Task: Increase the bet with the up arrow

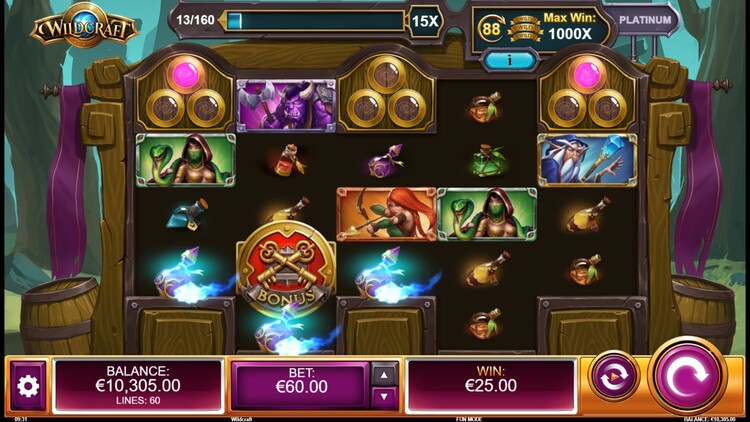Action: point(385,374)
